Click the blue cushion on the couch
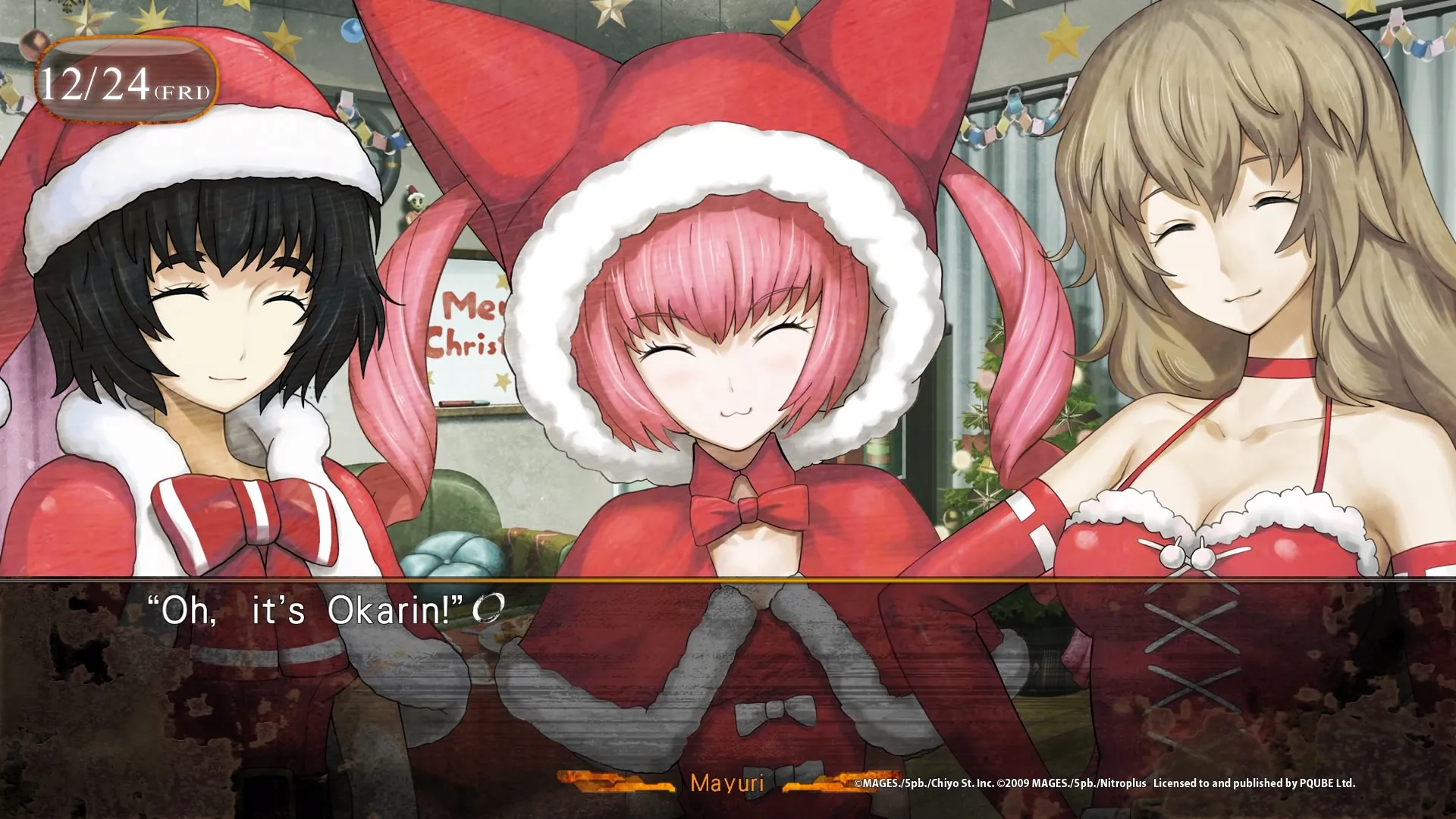The image size is (1456, 819). (451, 554)
